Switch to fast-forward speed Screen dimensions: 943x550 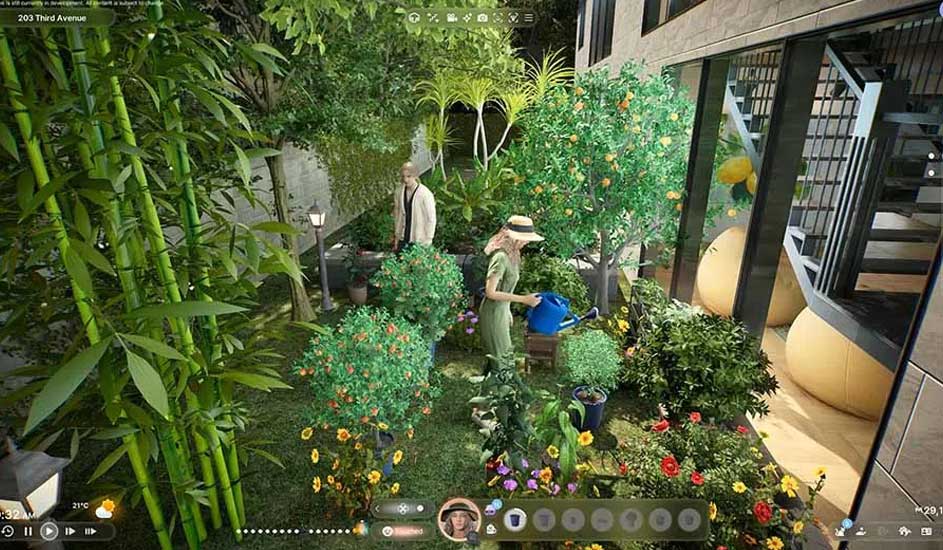(x=70, y=532)
